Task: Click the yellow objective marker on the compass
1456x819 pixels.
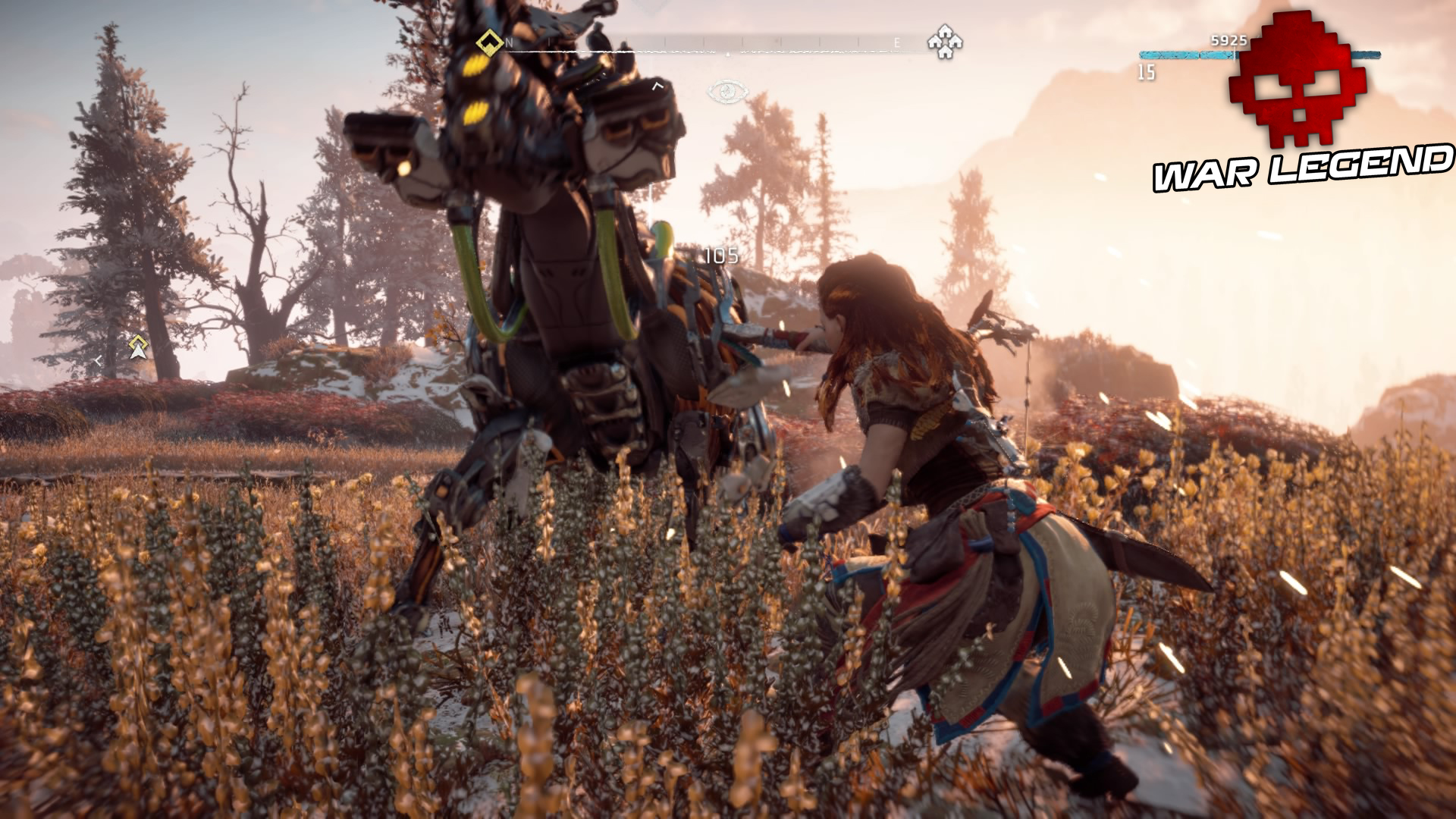Action: point(489,42)
